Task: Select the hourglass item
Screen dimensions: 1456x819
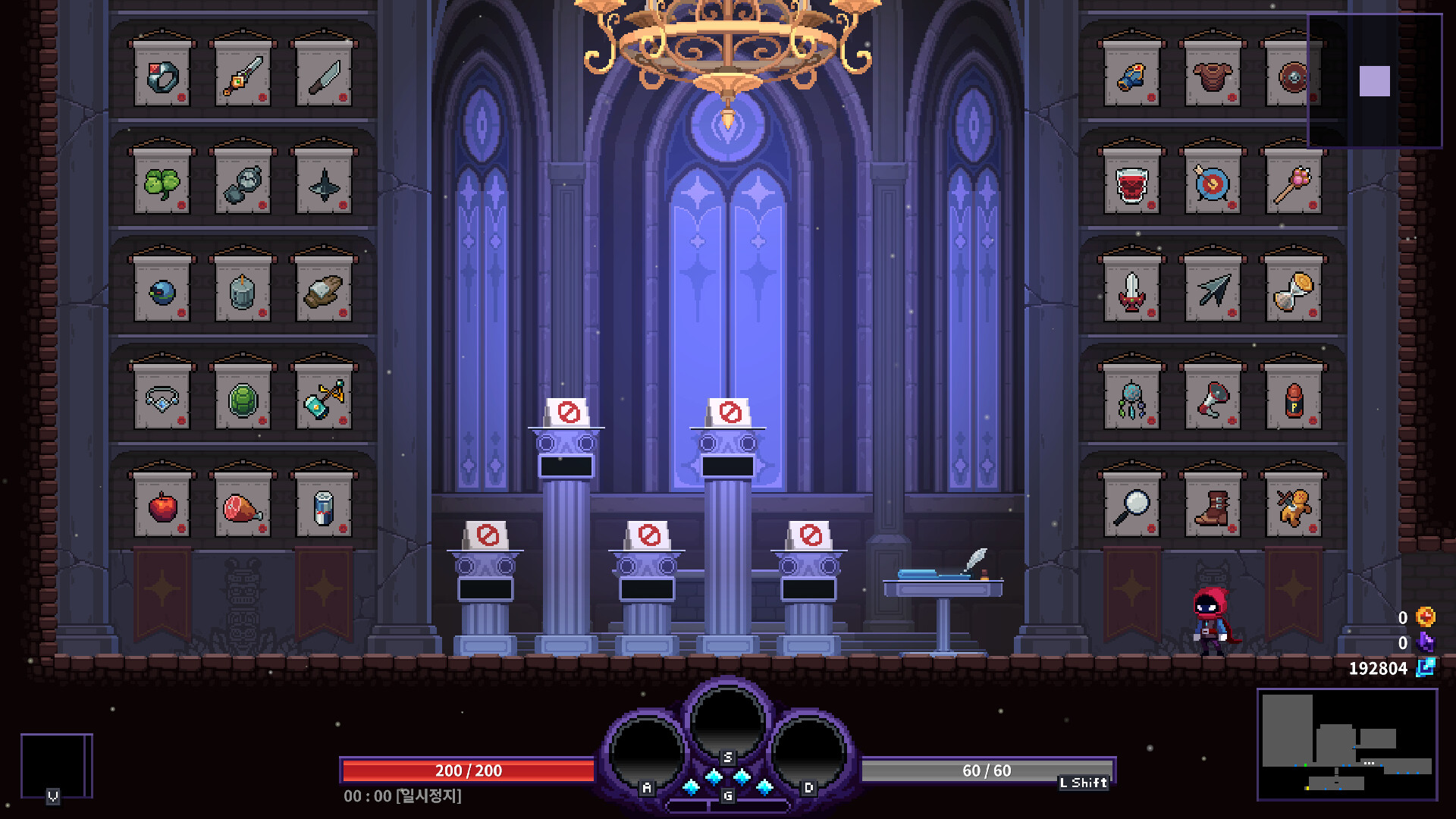Action: tap(1293, 292)
